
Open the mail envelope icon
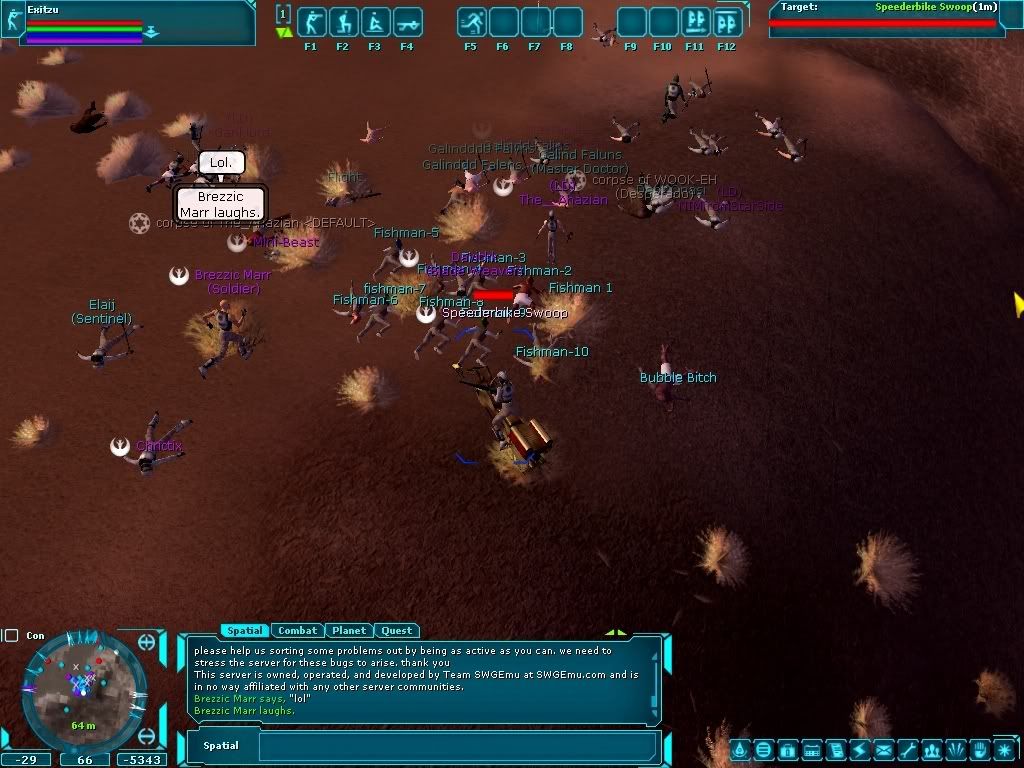[884, 749]
